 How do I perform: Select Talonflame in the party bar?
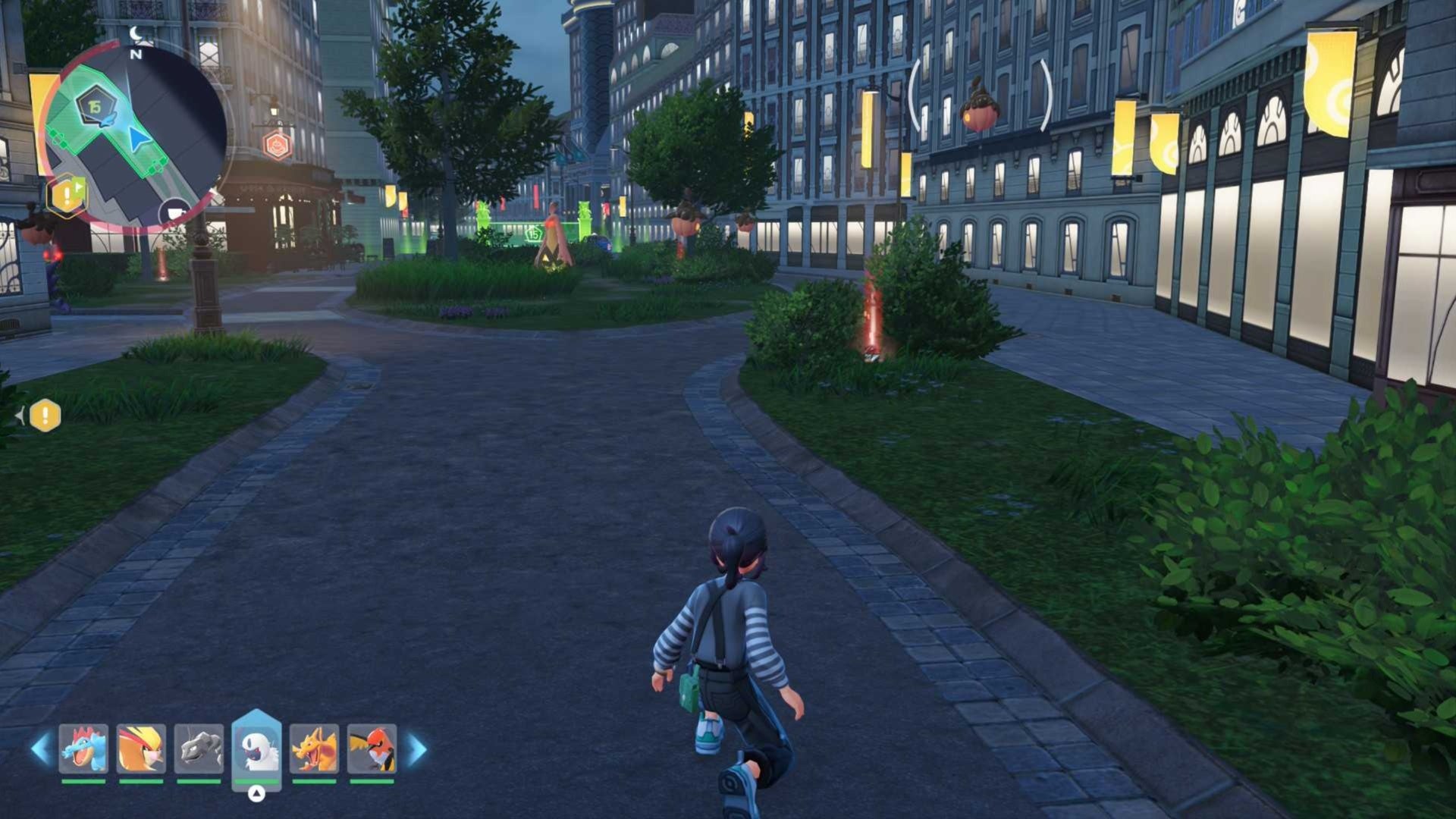[x=372, y=748]
